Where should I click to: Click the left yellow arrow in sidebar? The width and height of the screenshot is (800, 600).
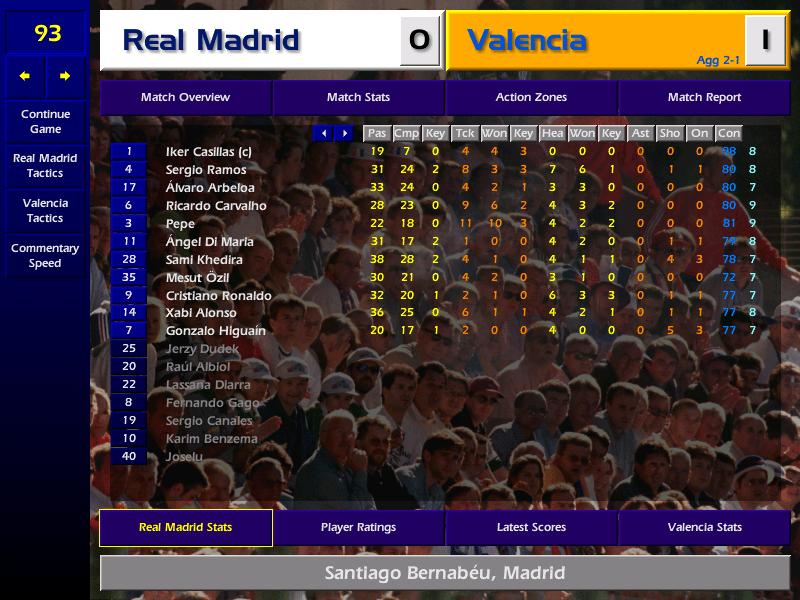click(x=25, y=76)
